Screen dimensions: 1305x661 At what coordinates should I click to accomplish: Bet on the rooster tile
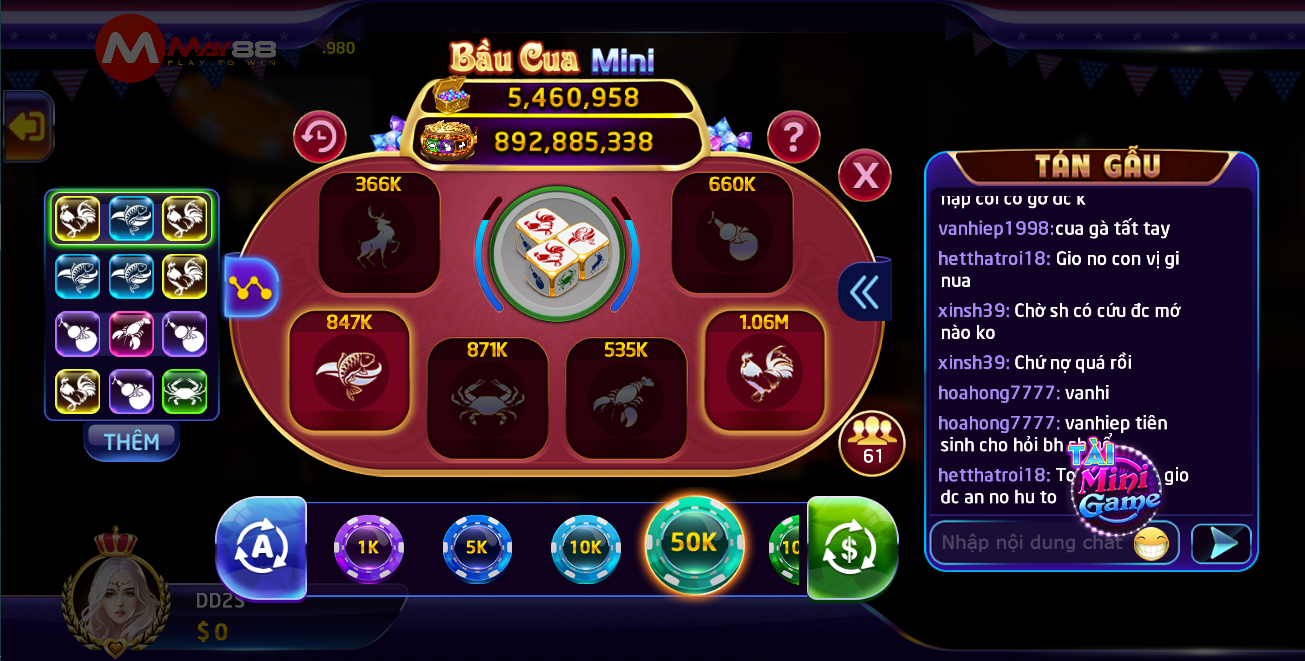click(765, 371)
